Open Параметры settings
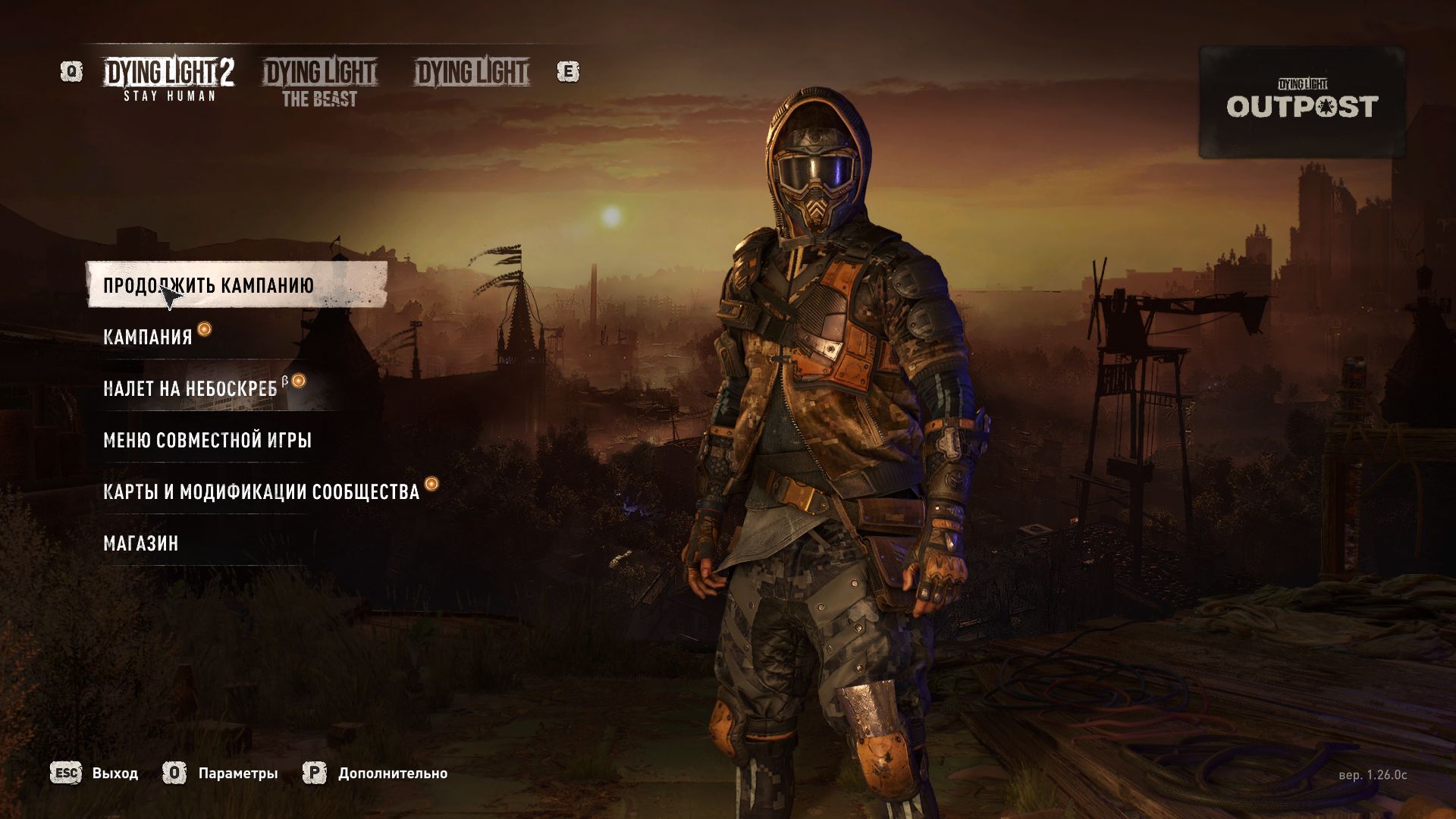Screen dimensions: 1456x819 pos(237,774)
